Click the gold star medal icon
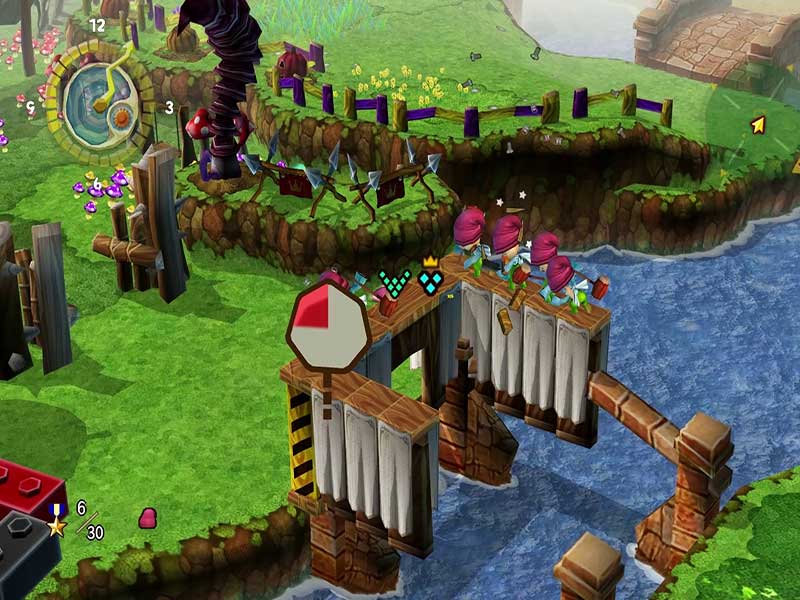Viewport: 800px width, 600px height. [57, 519]
